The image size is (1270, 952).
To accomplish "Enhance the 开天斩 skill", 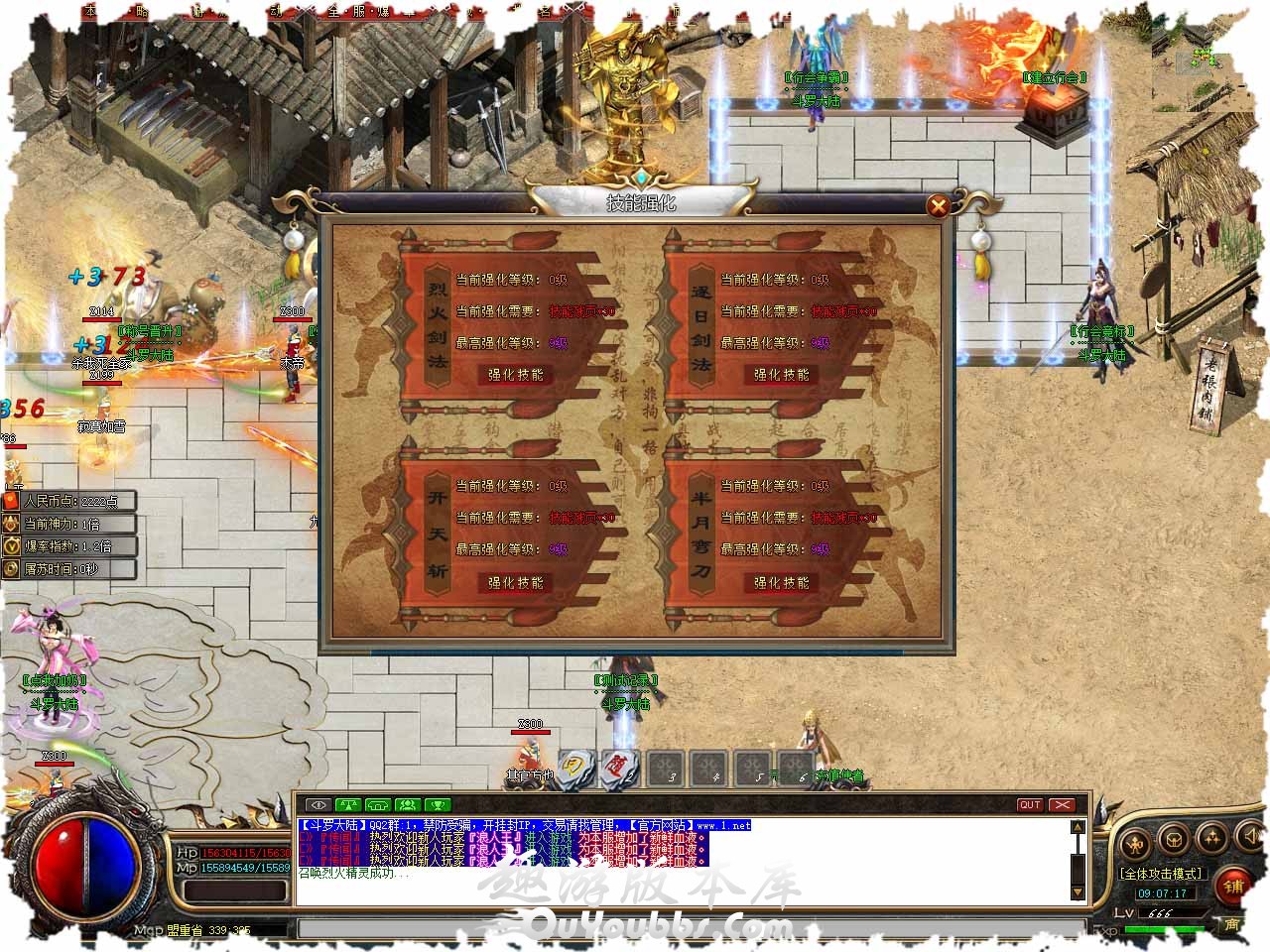I will click(x=516, y=582).
